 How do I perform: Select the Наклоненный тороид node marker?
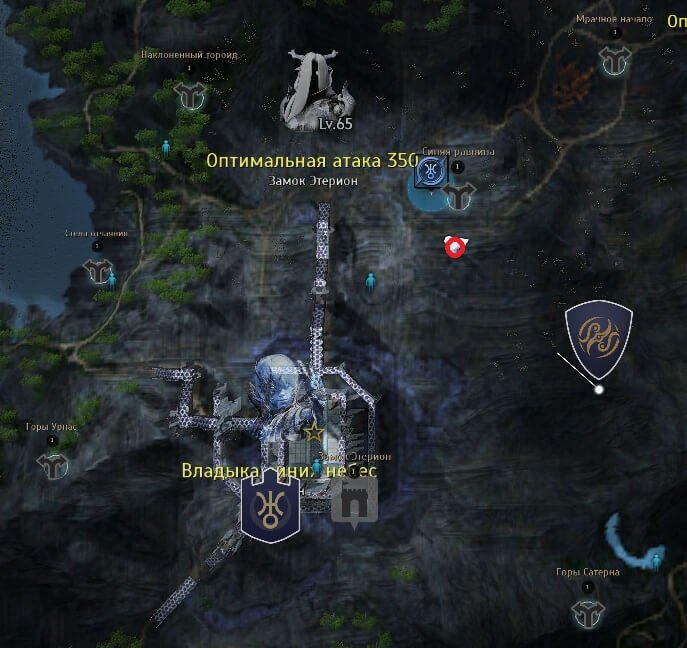[188, 94]
